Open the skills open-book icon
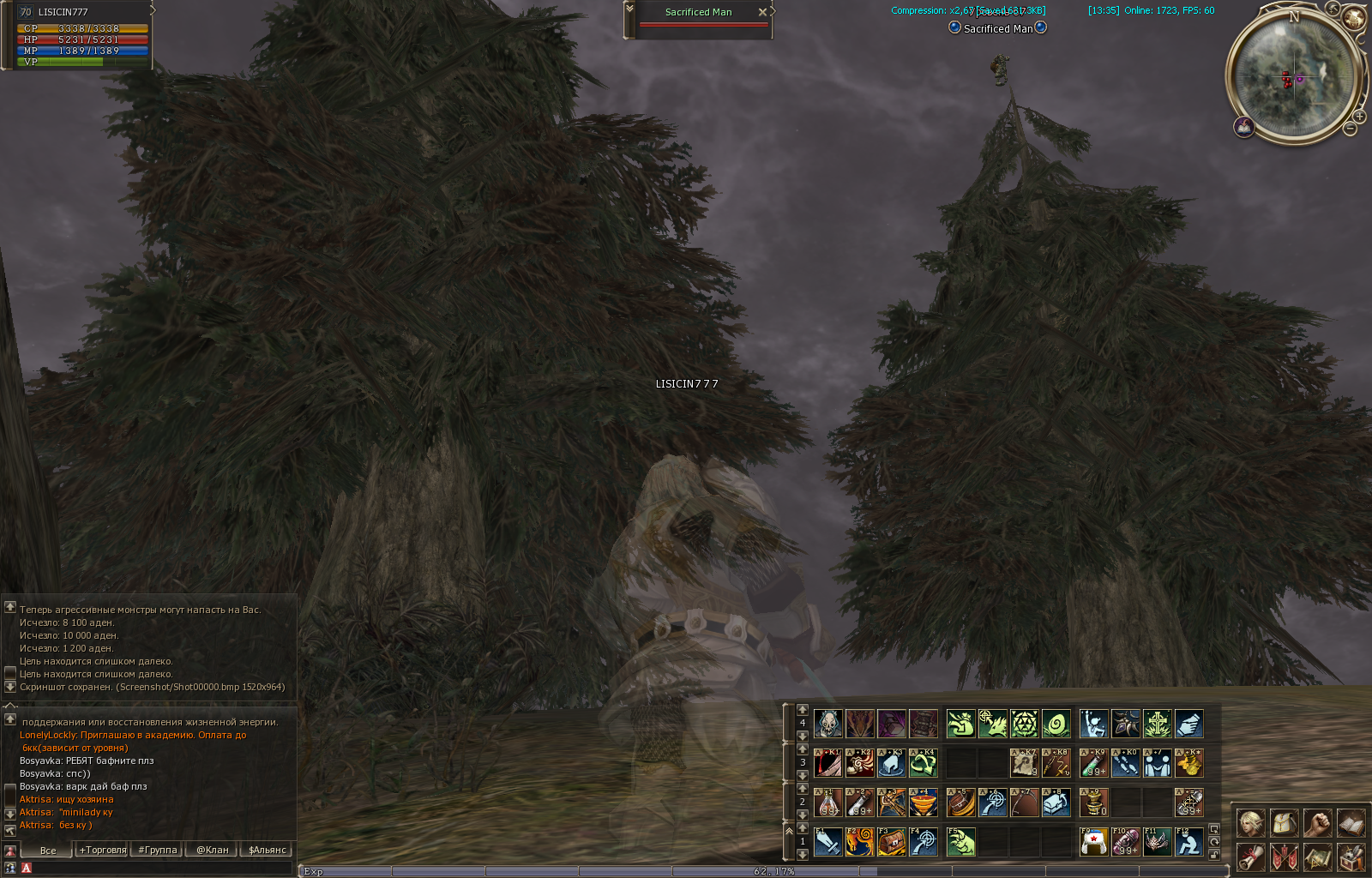The height and width of the screenshot is (878, 1372). (1351, 823)
